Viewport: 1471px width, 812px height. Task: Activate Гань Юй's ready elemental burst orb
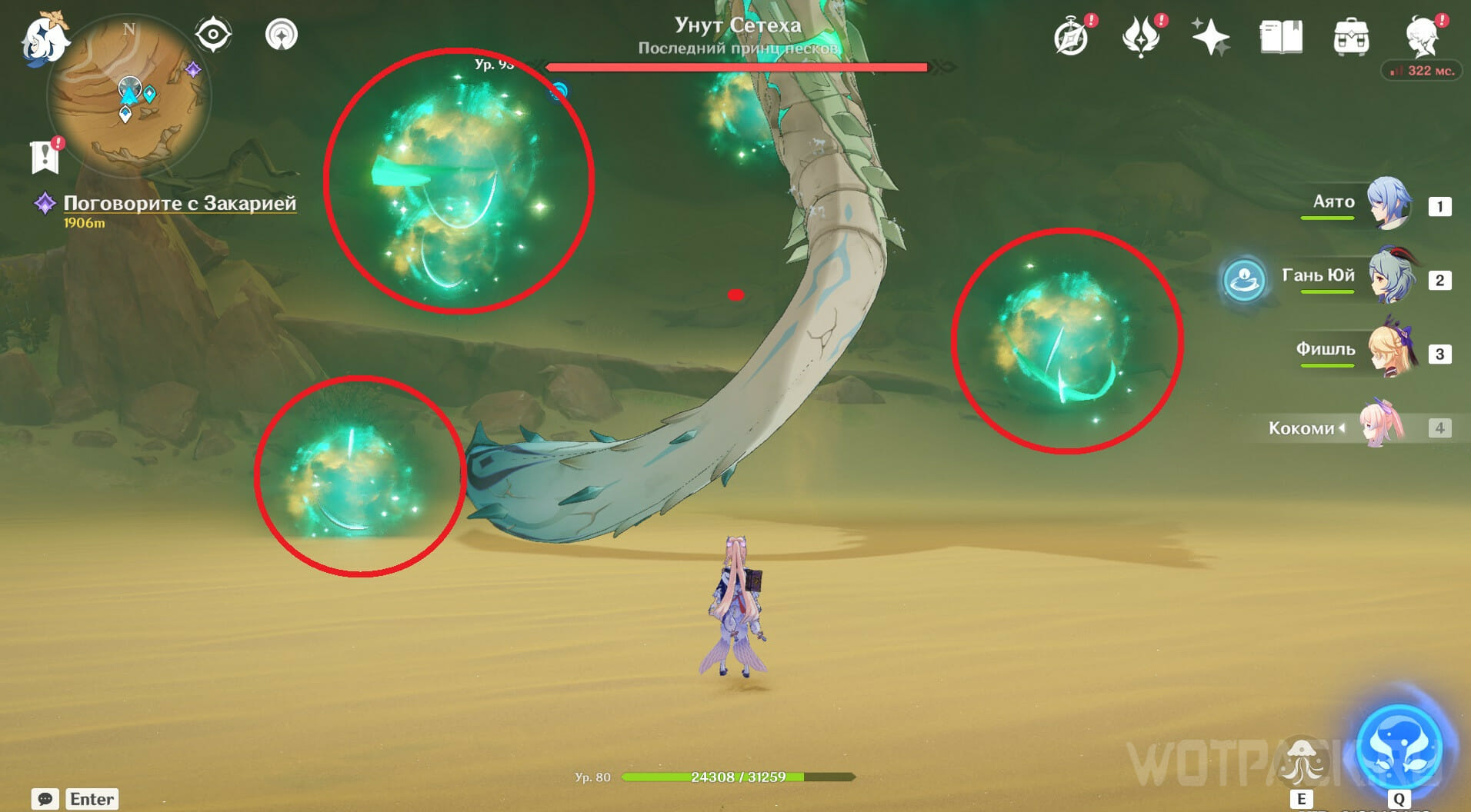pos(1243,278)
